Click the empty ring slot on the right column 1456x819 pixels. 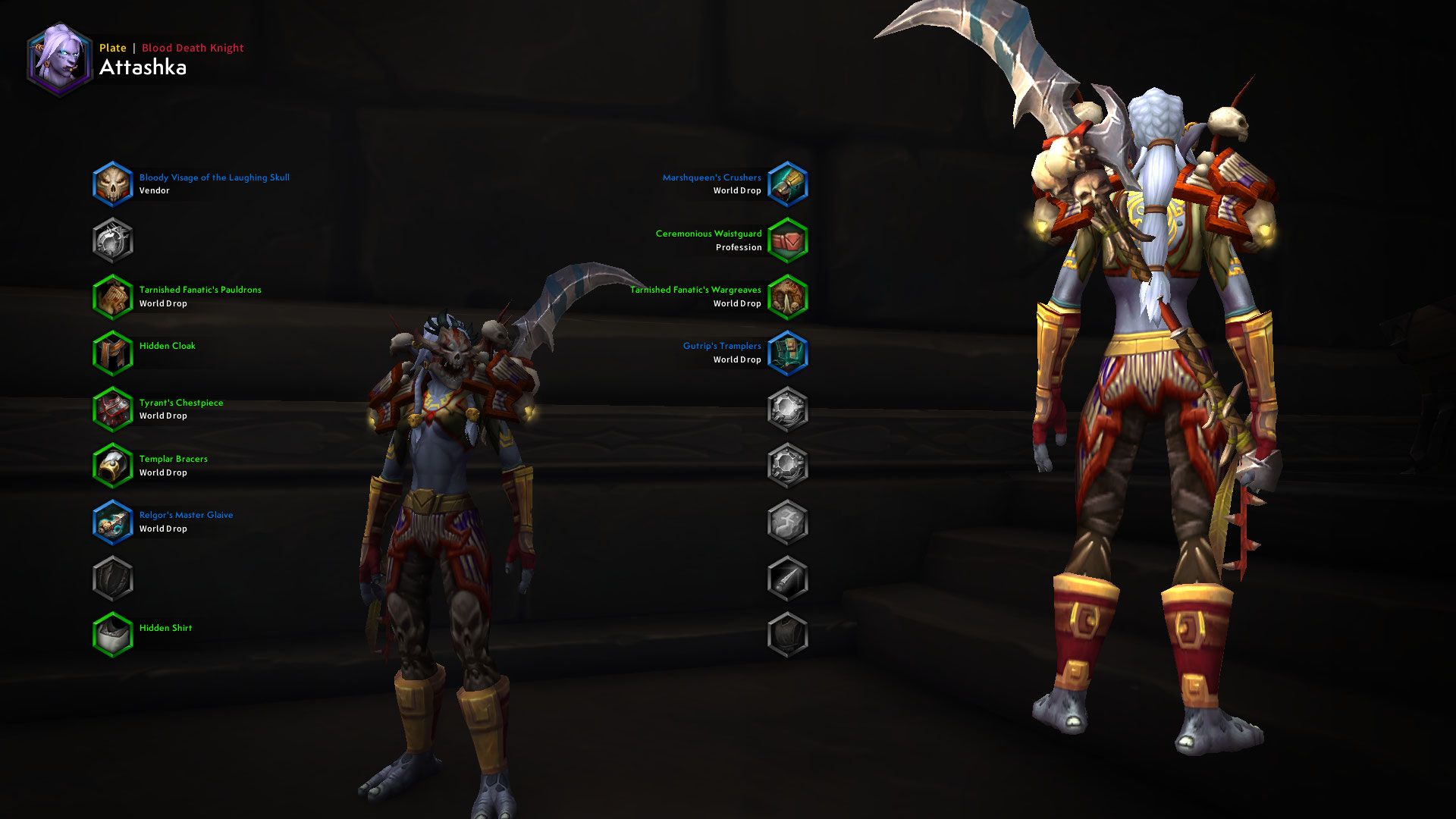click(789, 409)
